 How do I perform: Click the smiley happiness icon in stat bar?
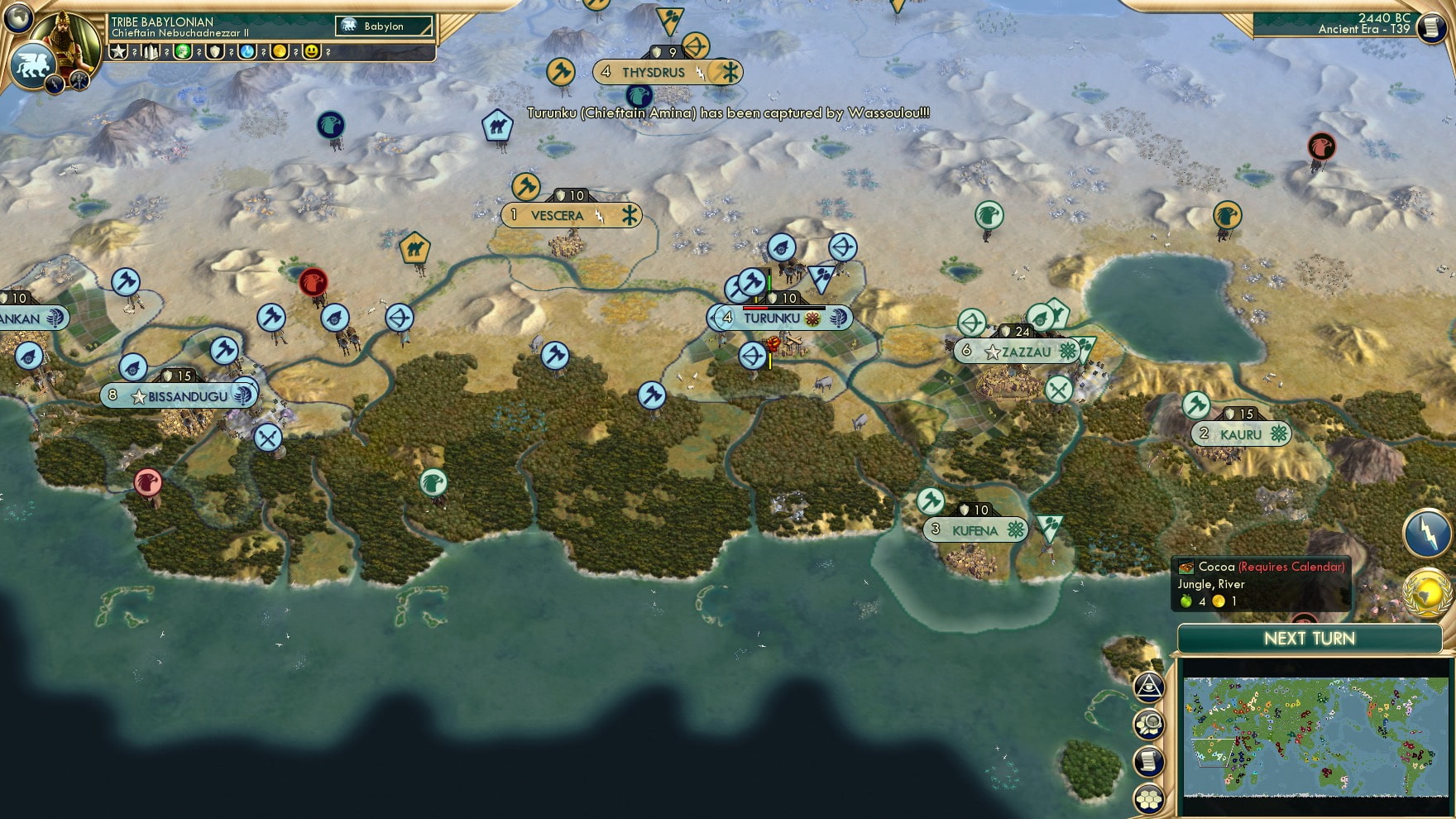(x=312, y=51)
